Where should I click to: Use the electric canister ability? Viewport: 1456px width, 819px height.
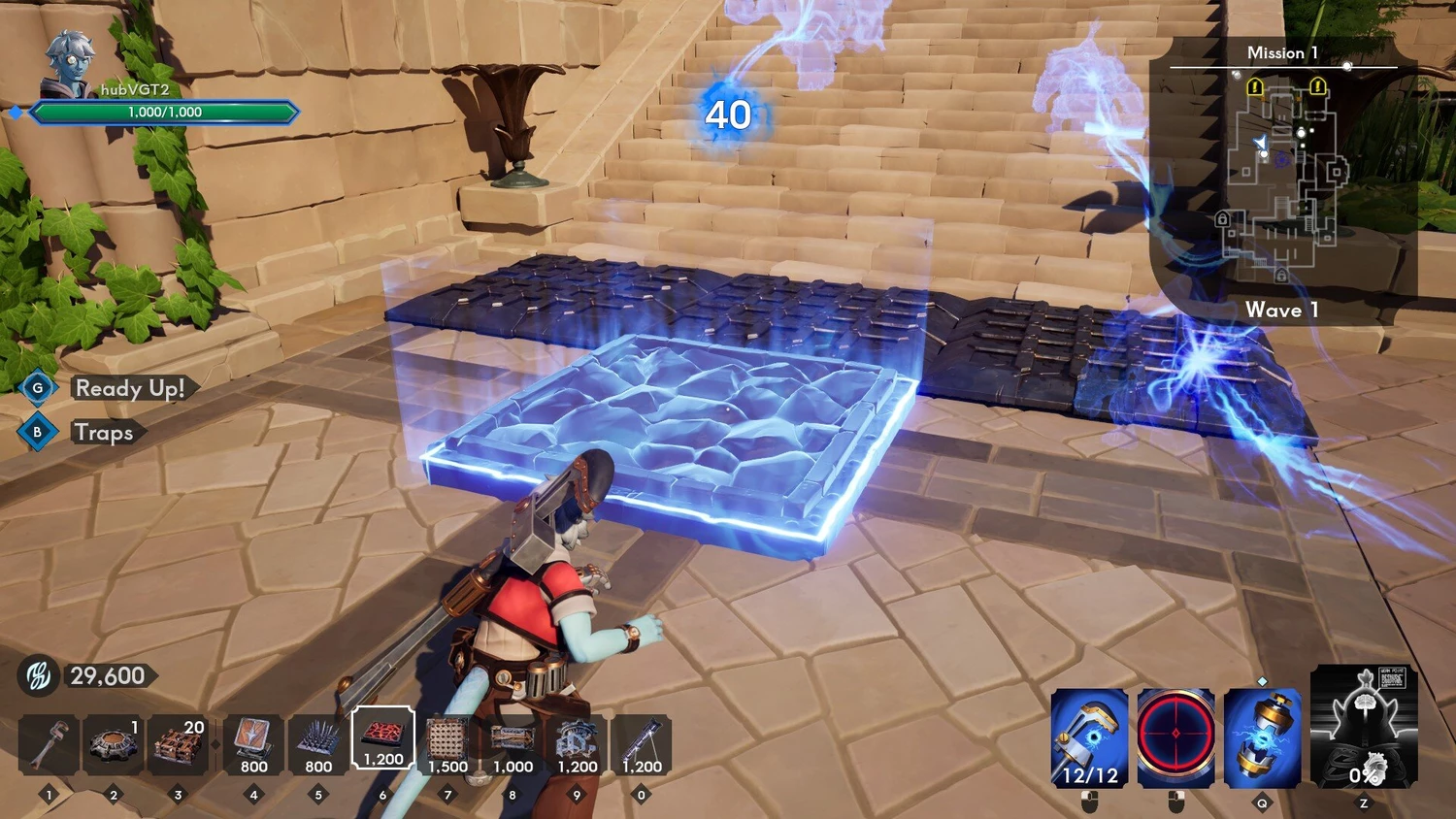(x=1262, y=737)
